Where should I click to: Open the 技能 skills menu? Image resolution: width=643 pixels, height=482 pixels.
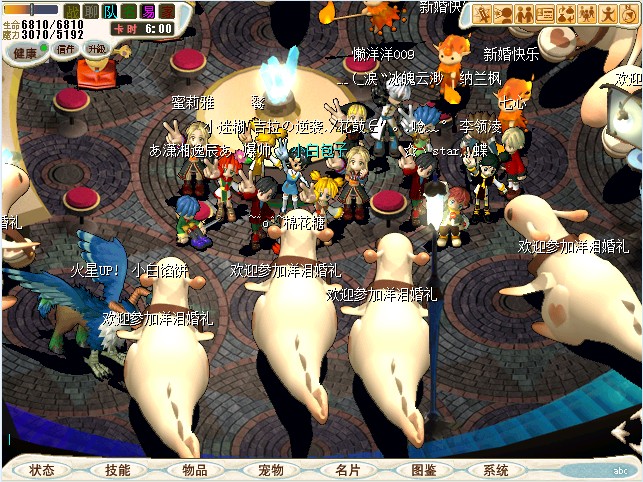coord(118,470)
